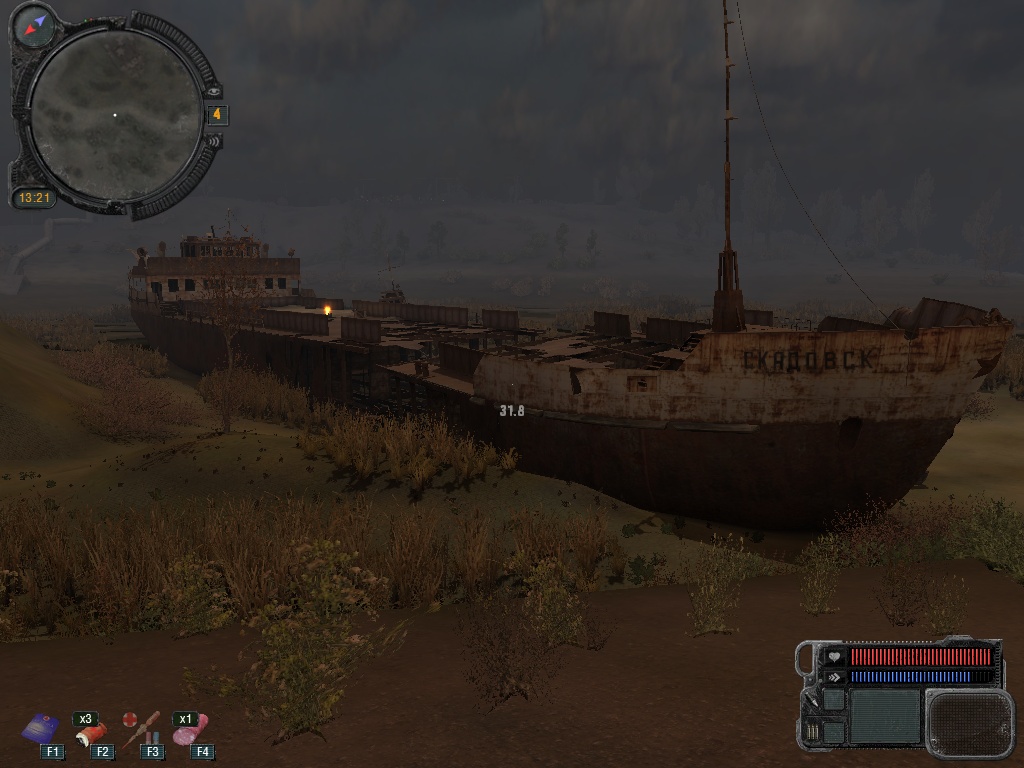Image resolution: width=1024 pixels, height=768 pixels.
Task: Select the ammo bullets icon
Action: [811, 733]
